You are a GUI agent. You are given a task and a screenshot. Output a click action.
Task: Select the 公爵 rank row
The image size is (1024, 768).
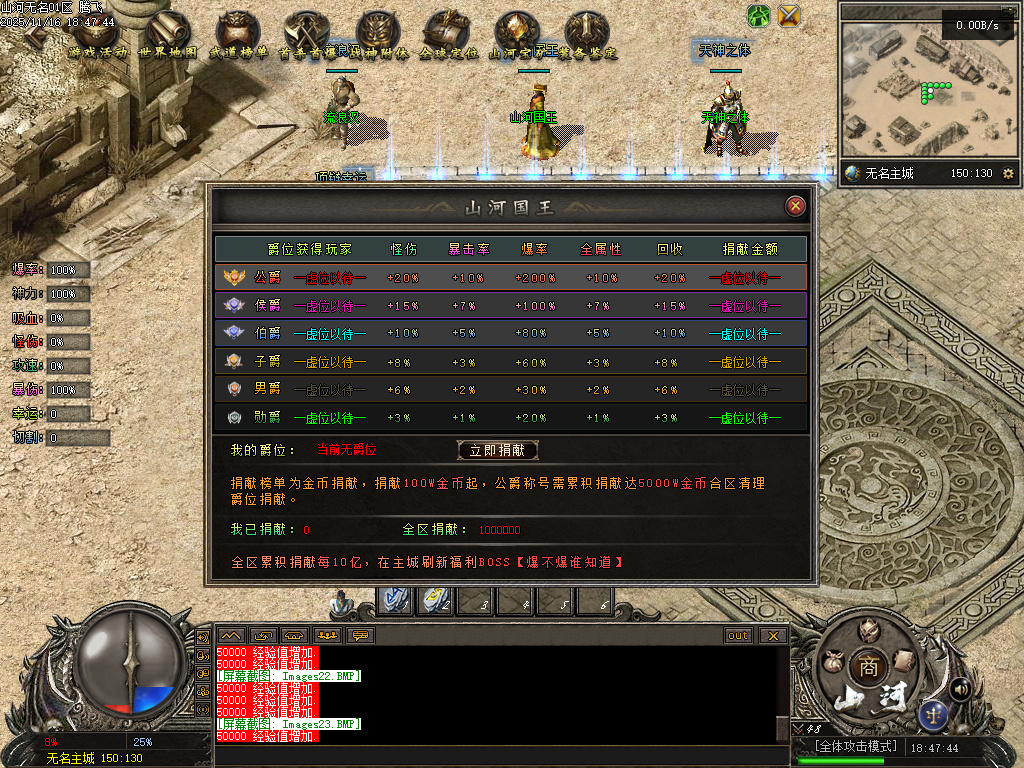click(510, 277)
